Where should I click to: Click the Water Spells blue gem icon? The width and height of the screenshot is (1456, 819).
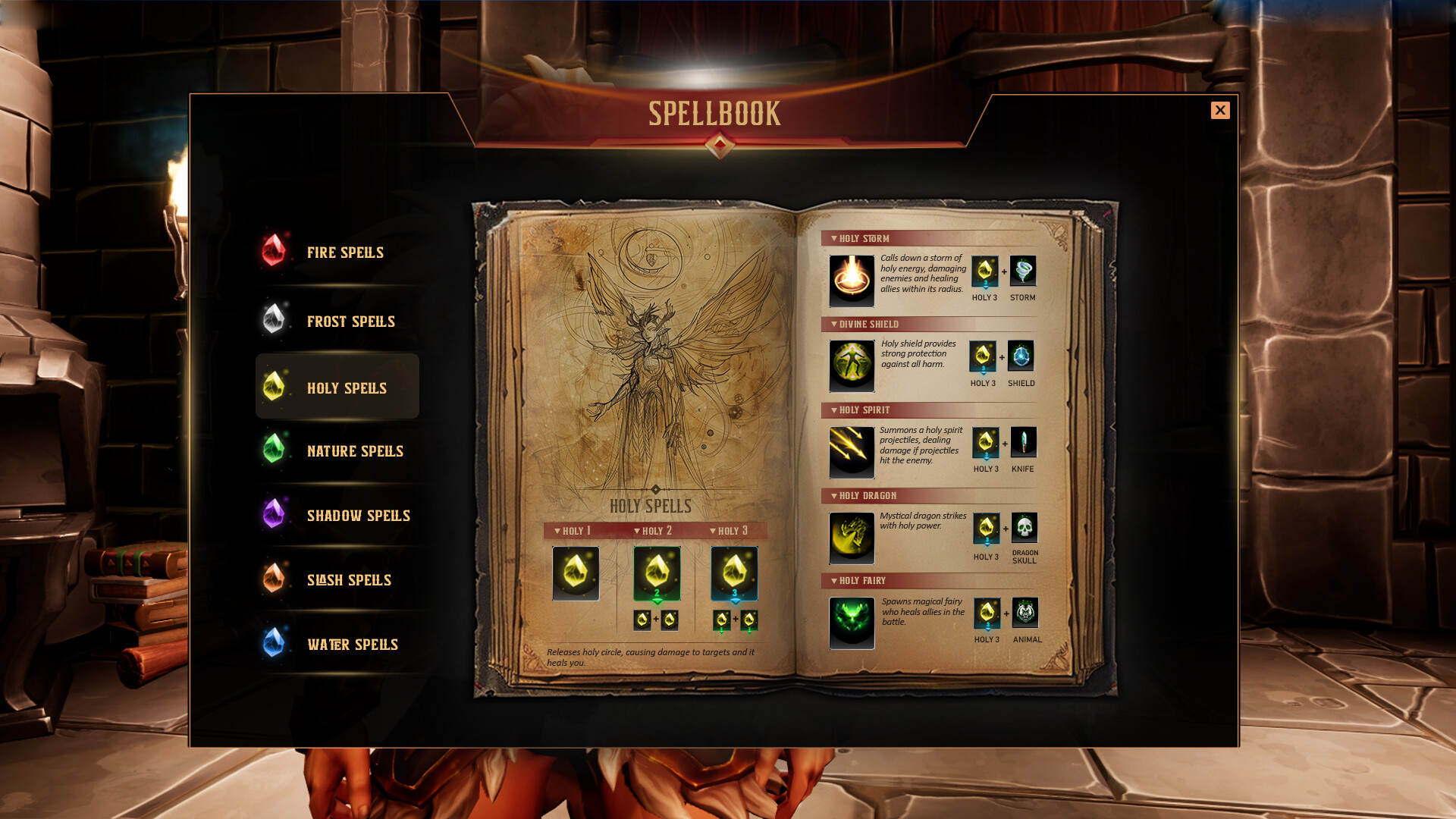pos(273,644)
